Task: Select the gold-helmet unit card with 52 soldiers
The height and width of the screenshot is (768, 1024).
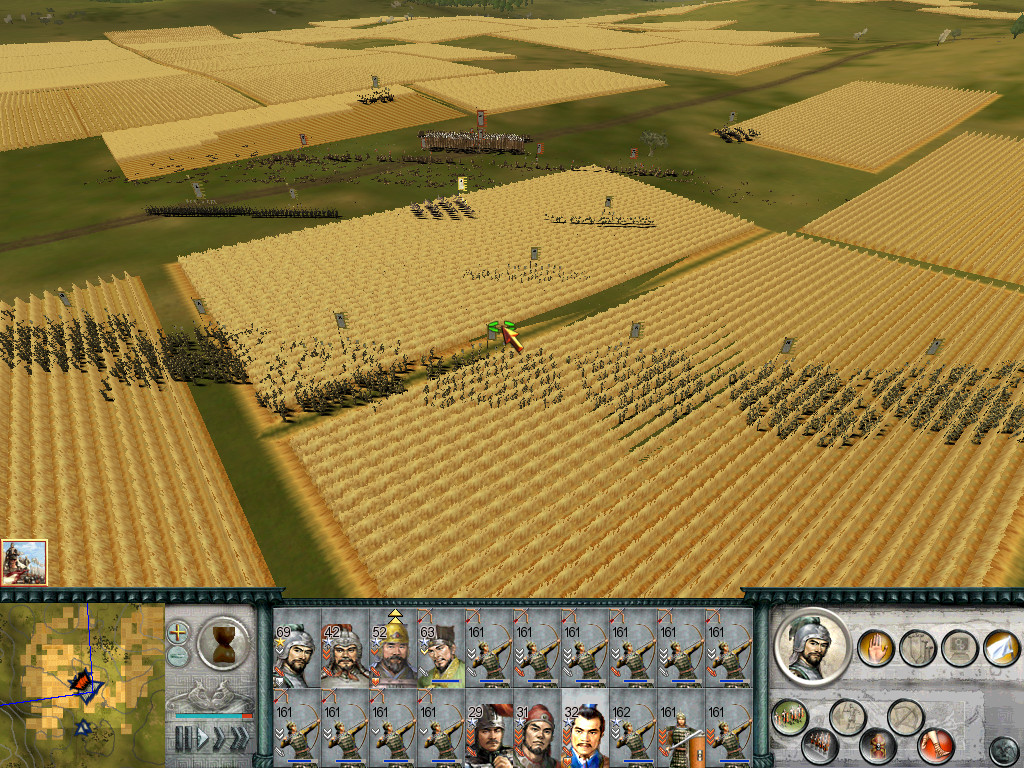Action: coord(392,648)
